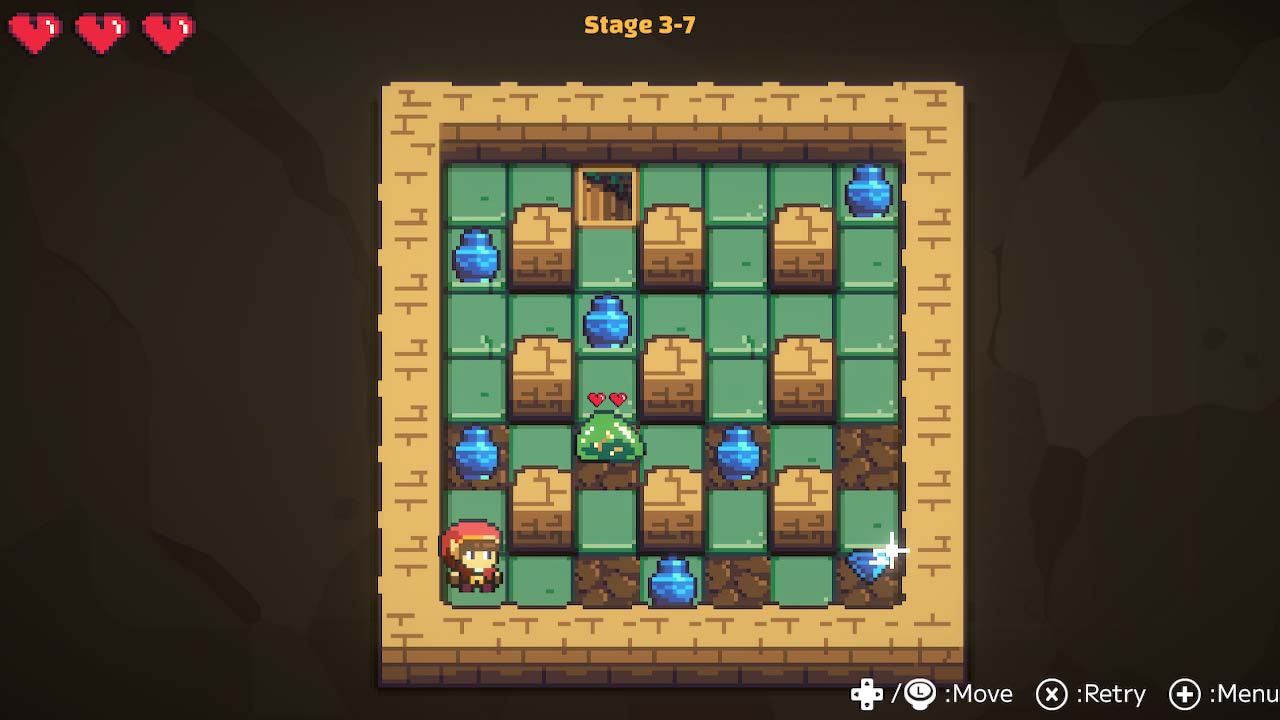Select the vase above the slime

[x=608, y=322]
